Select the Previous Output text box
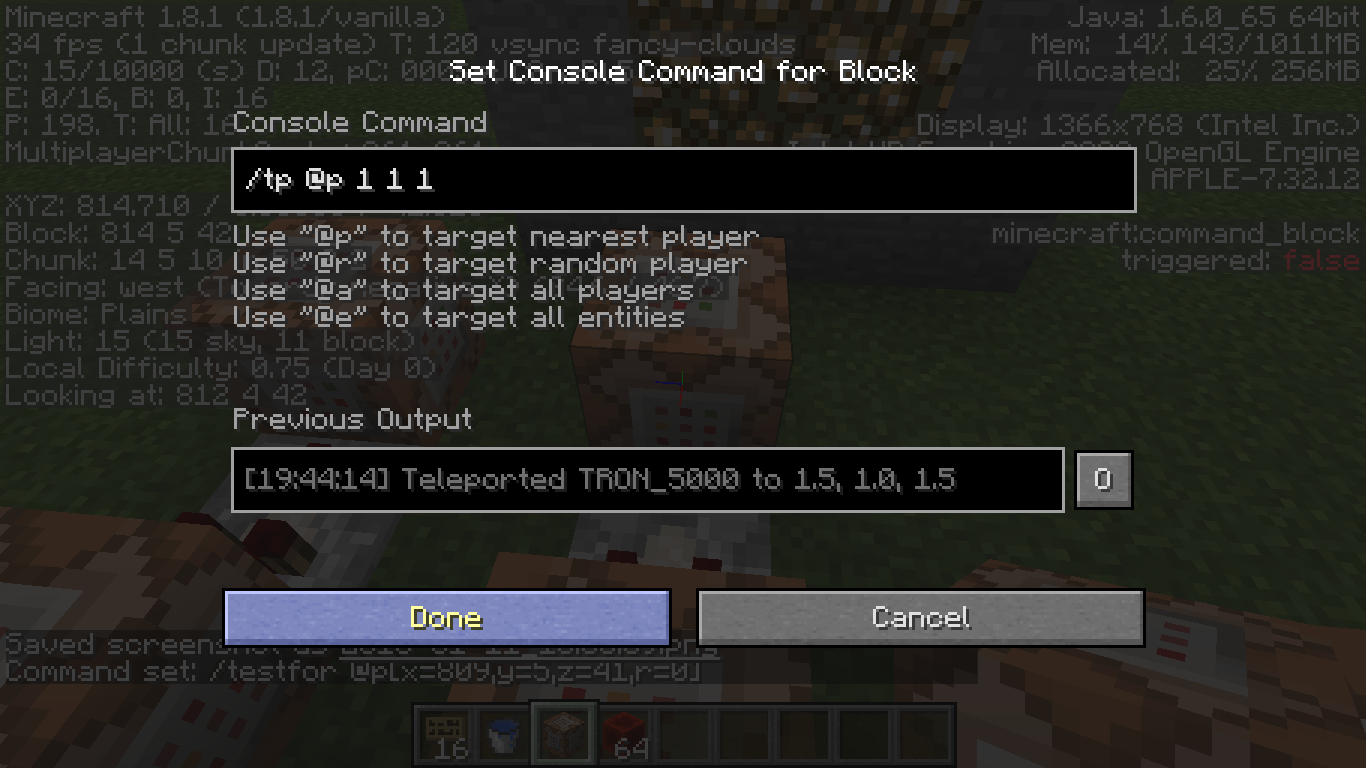 [x=647, y=480]
